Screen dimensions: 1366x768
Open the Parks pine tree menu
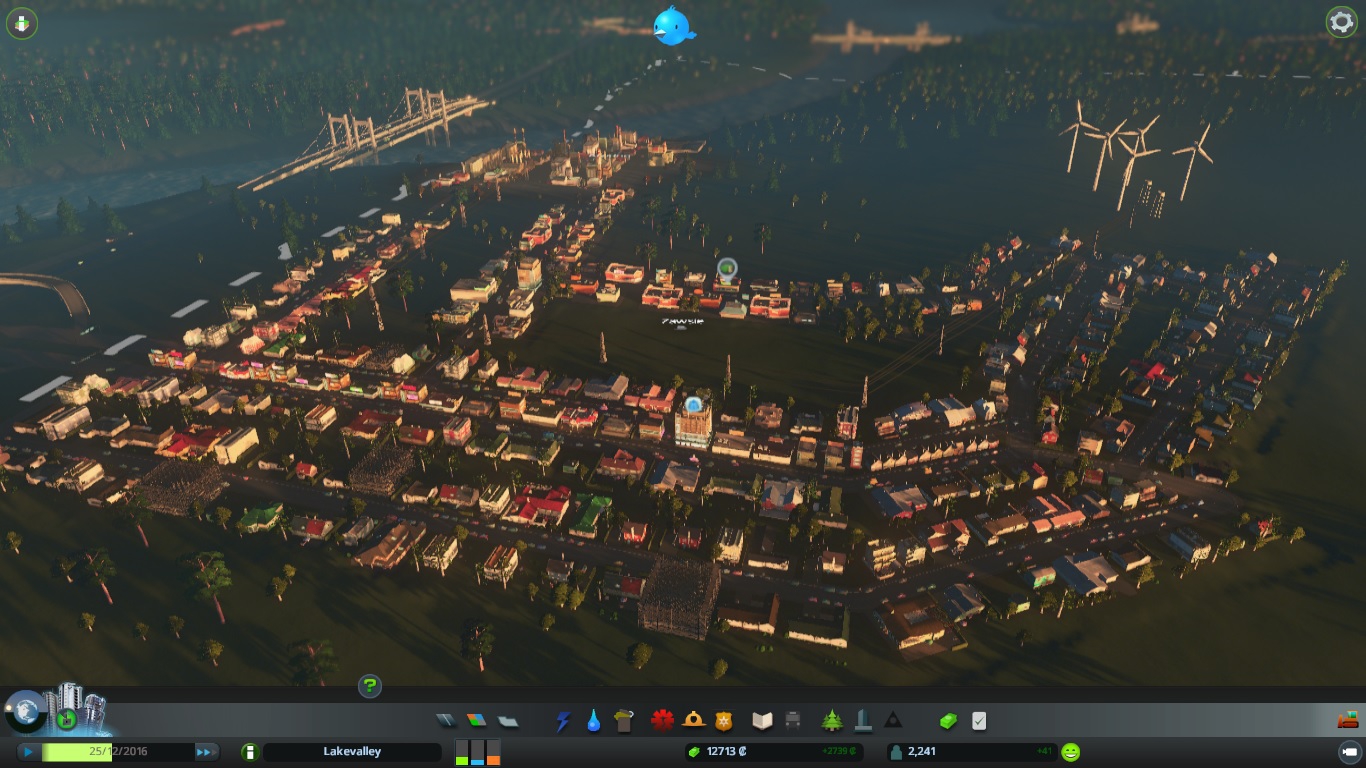coord(832,720)
